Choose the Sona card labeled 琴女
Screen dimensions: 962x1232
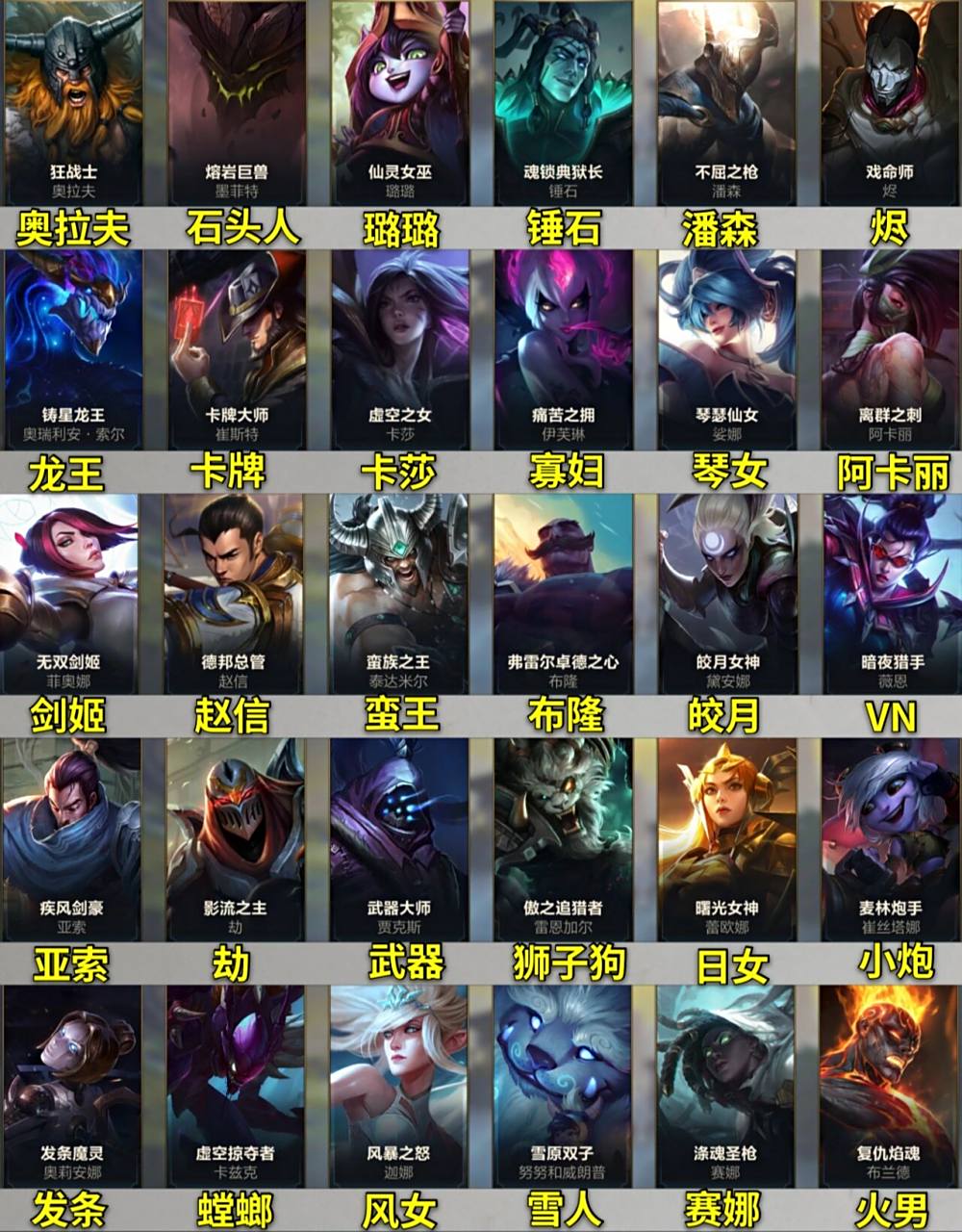pos(726,348)
